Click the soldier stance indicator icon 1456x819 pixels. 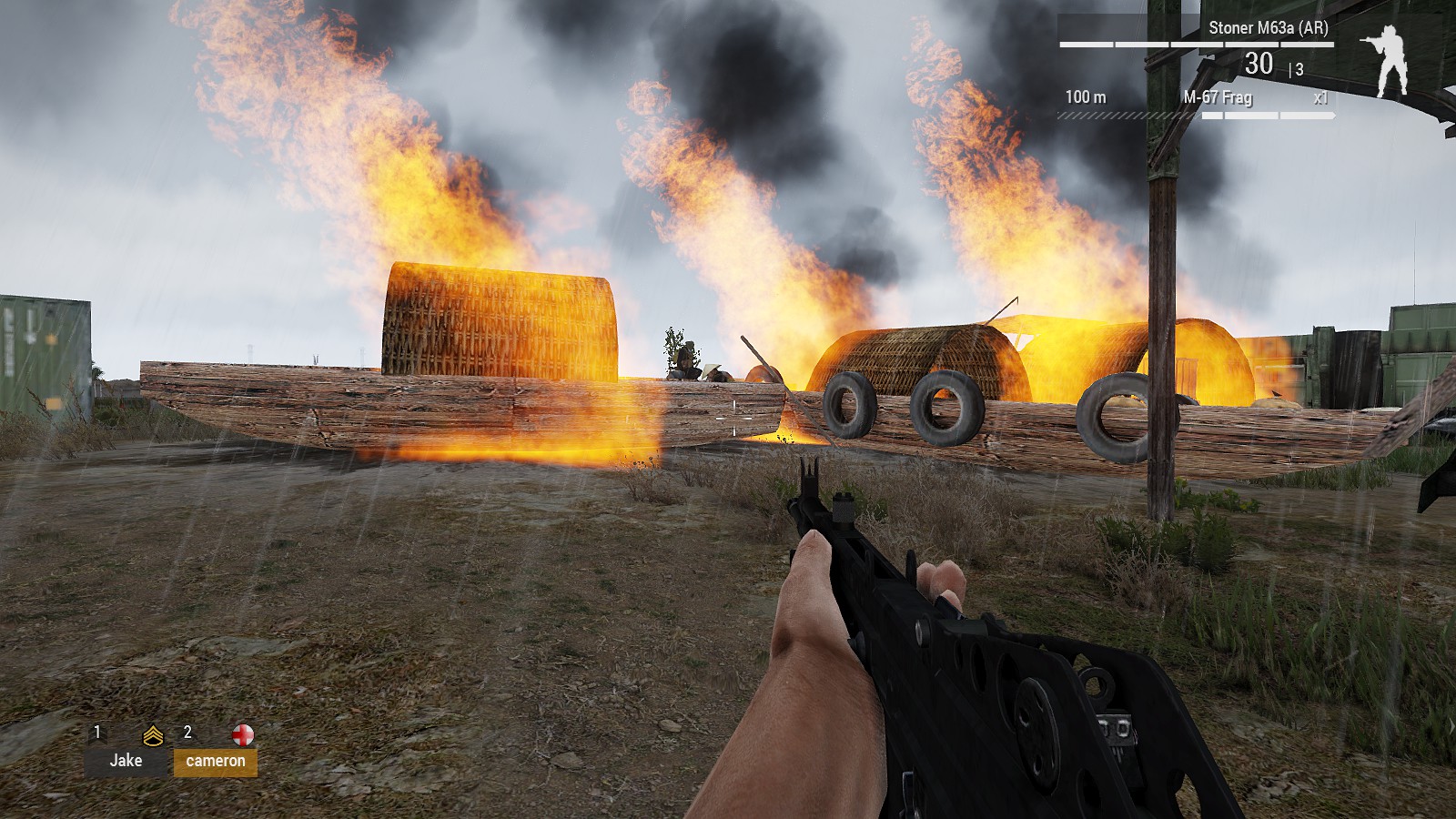pos(1387,61)
